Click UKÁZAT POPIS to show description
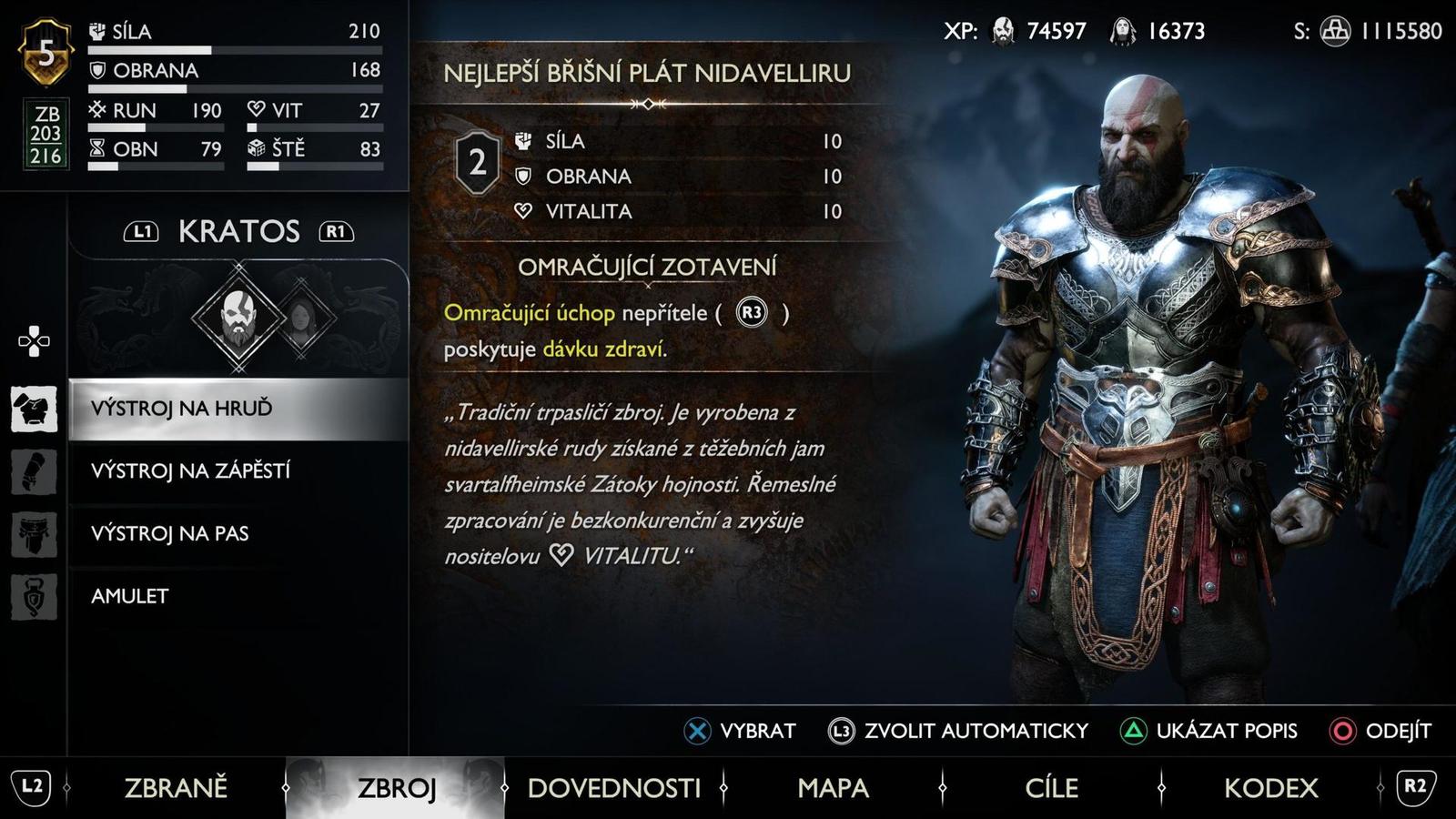Screen dimensions: 1456x819 [x=1228, y=729]
